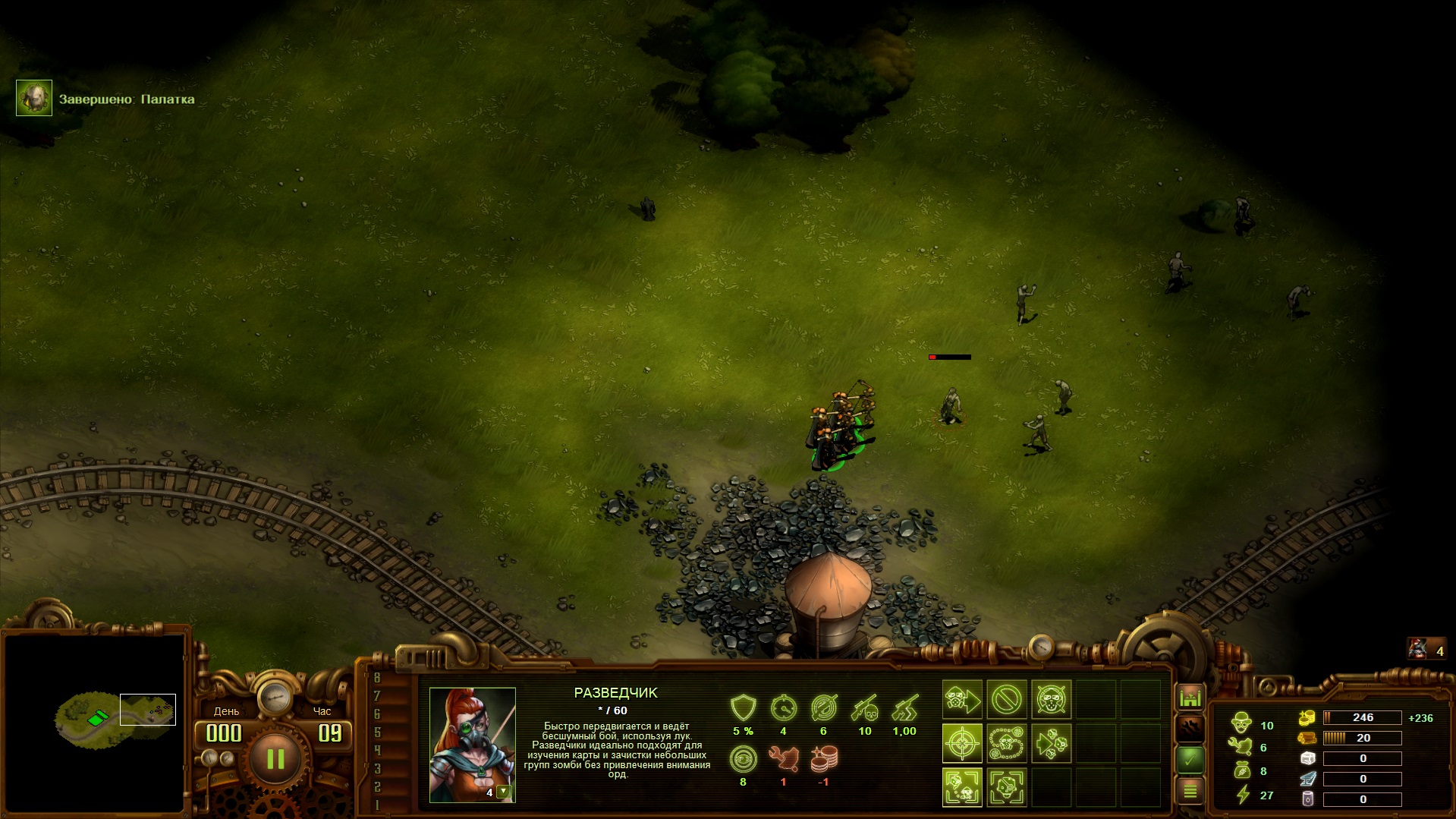Expand the selected unit count dropdown arrow

click(x=502, y=792)
